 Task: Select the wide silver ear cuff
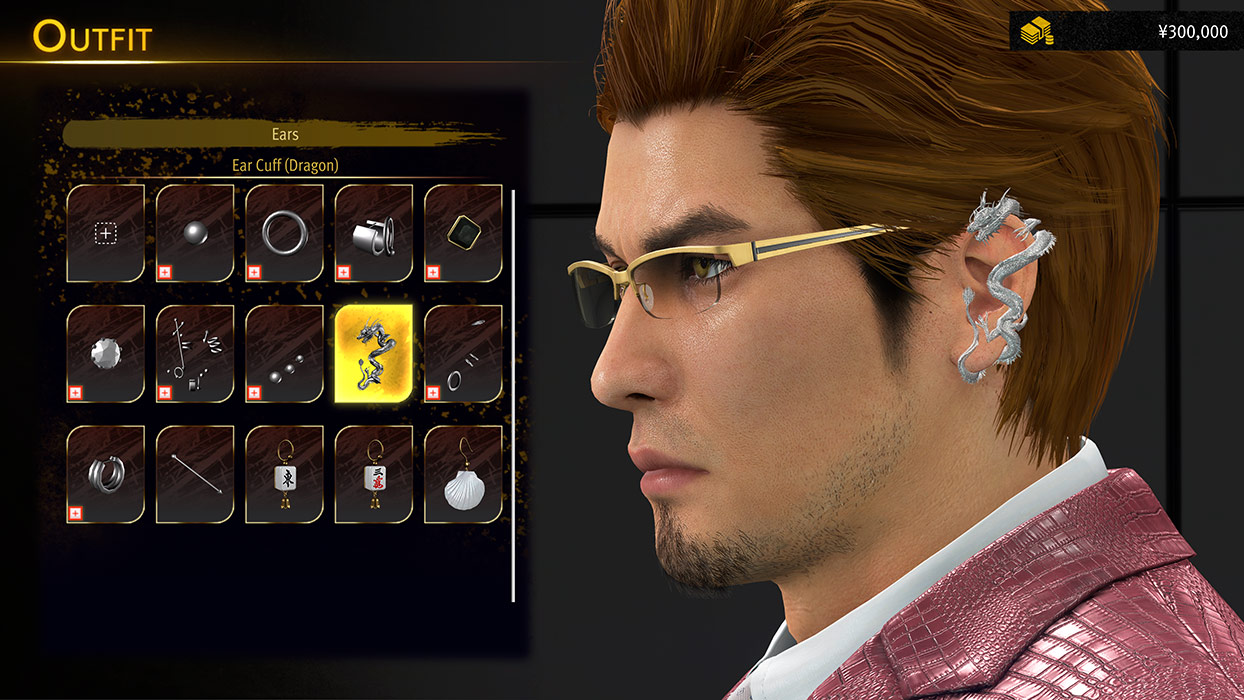pos(374,233)
